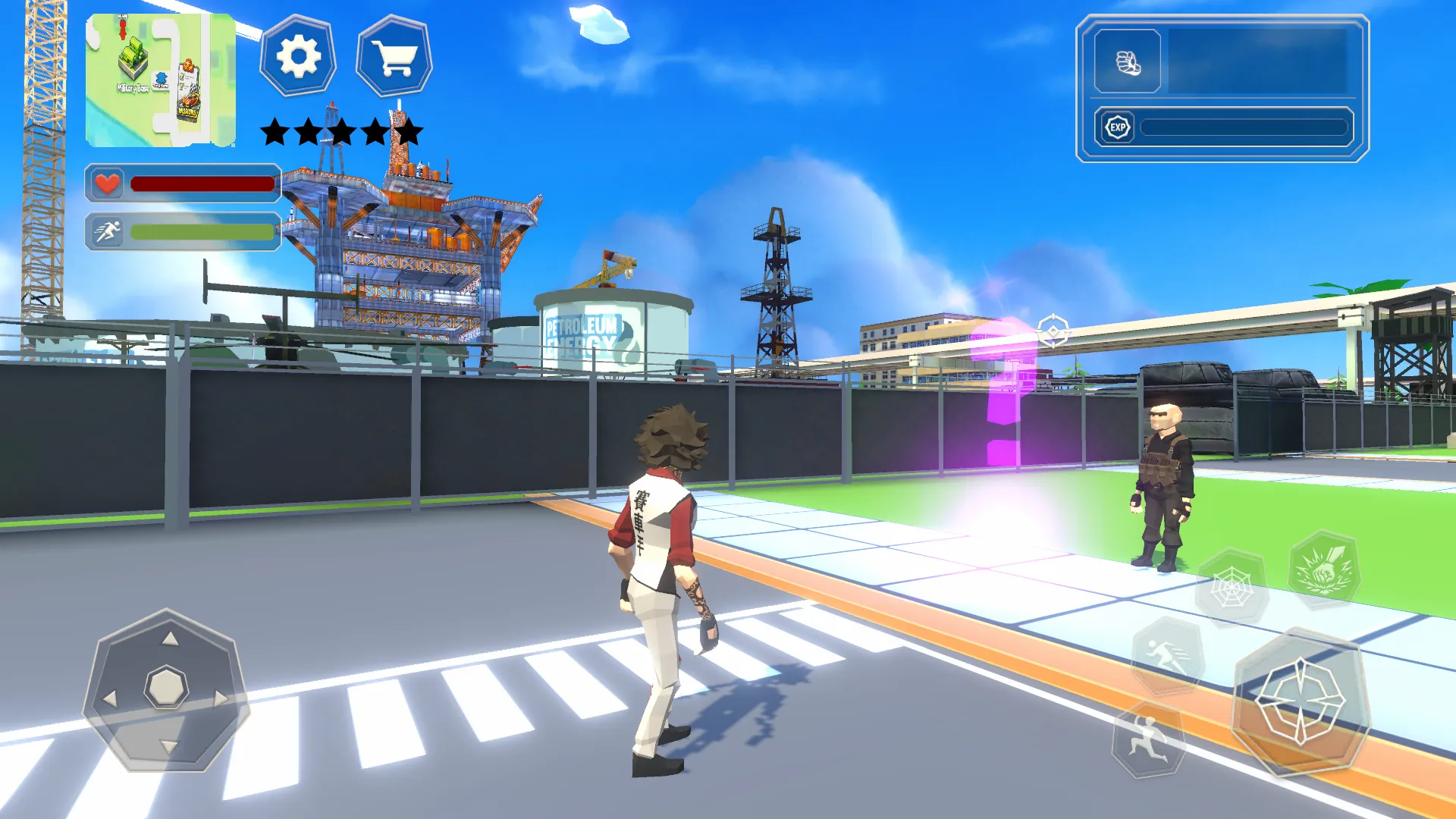Tap the jump running-figure button

pyautogui.click(x=1147, y=738)
